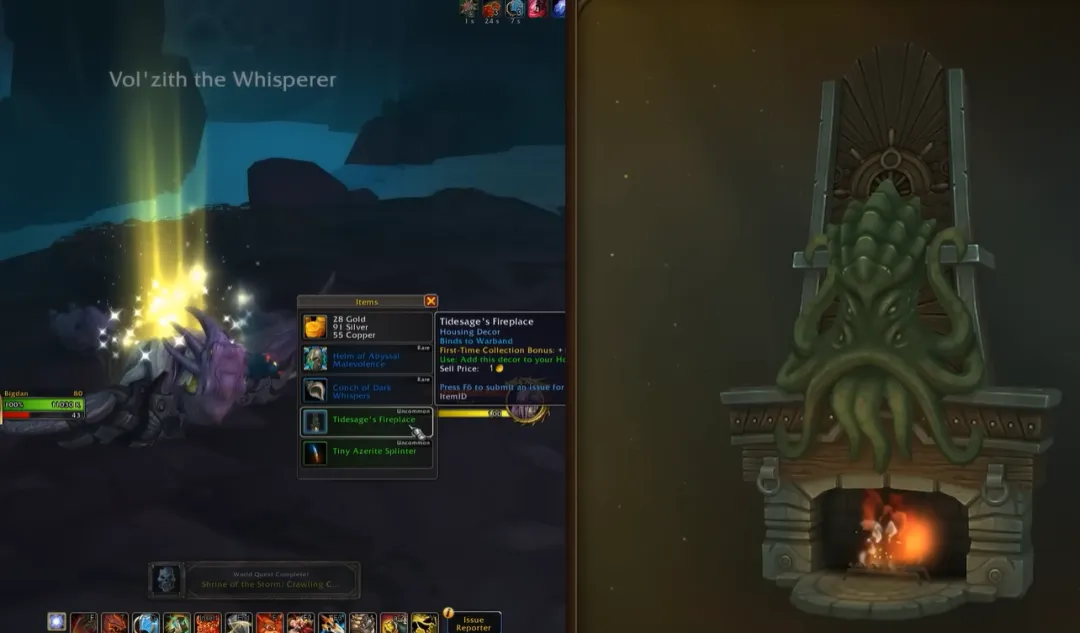Viewport: 1080px width, 633px height.
Task: Take the Helm of Abyssal Malevolence
Action: [x=366, y=358]
